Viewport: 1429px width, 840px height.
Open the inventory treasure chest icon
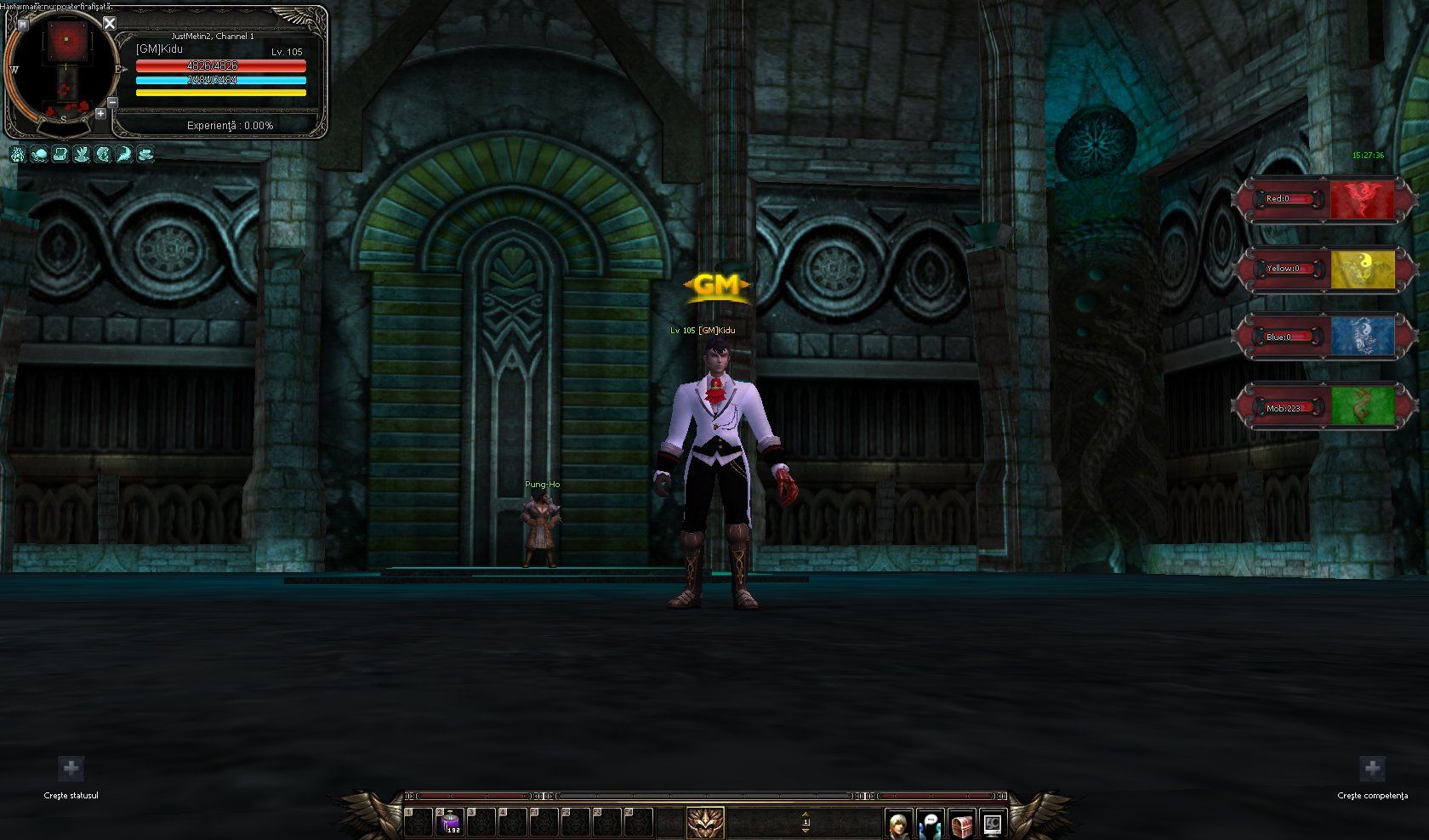pos(961,824)
